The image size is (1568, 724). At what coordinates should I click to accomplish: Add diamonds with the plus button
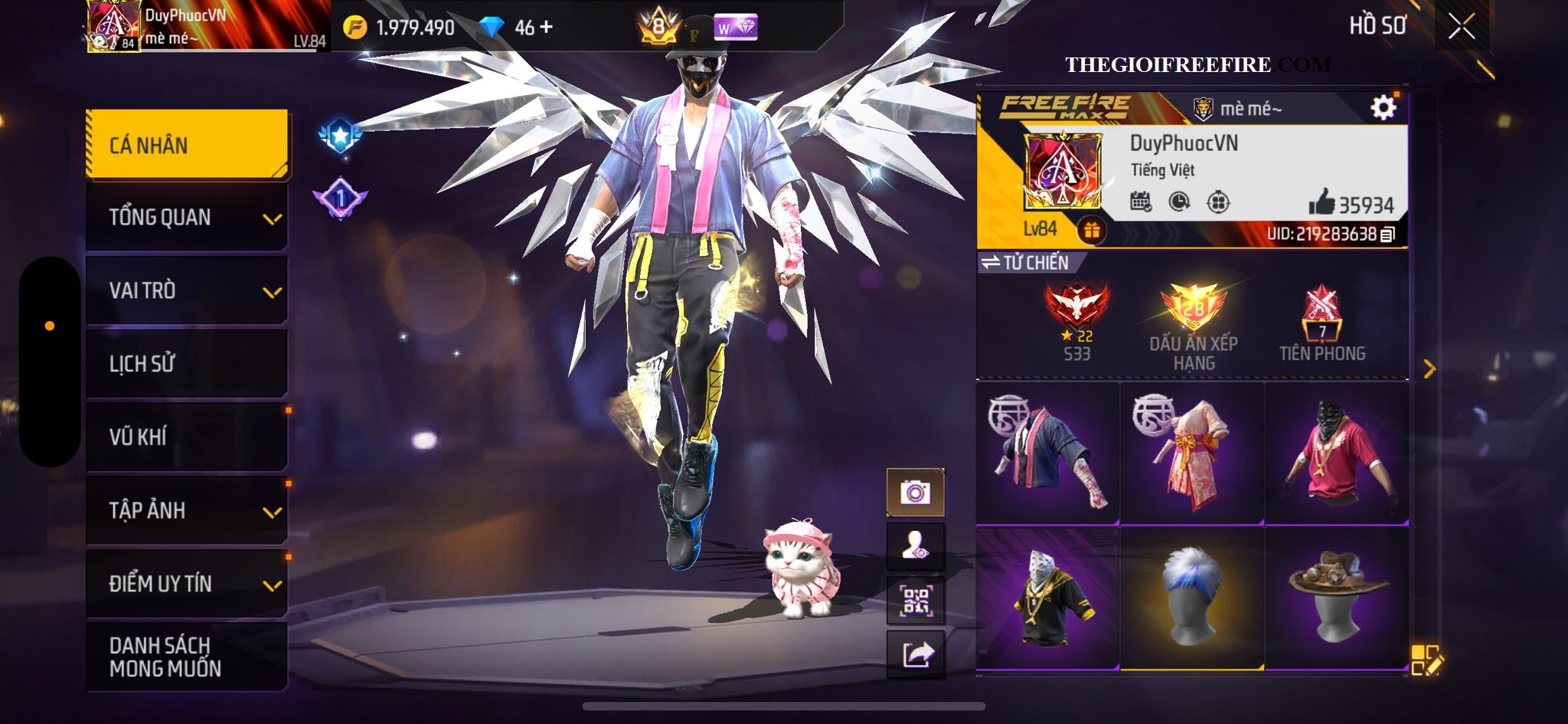coord(545,28)
